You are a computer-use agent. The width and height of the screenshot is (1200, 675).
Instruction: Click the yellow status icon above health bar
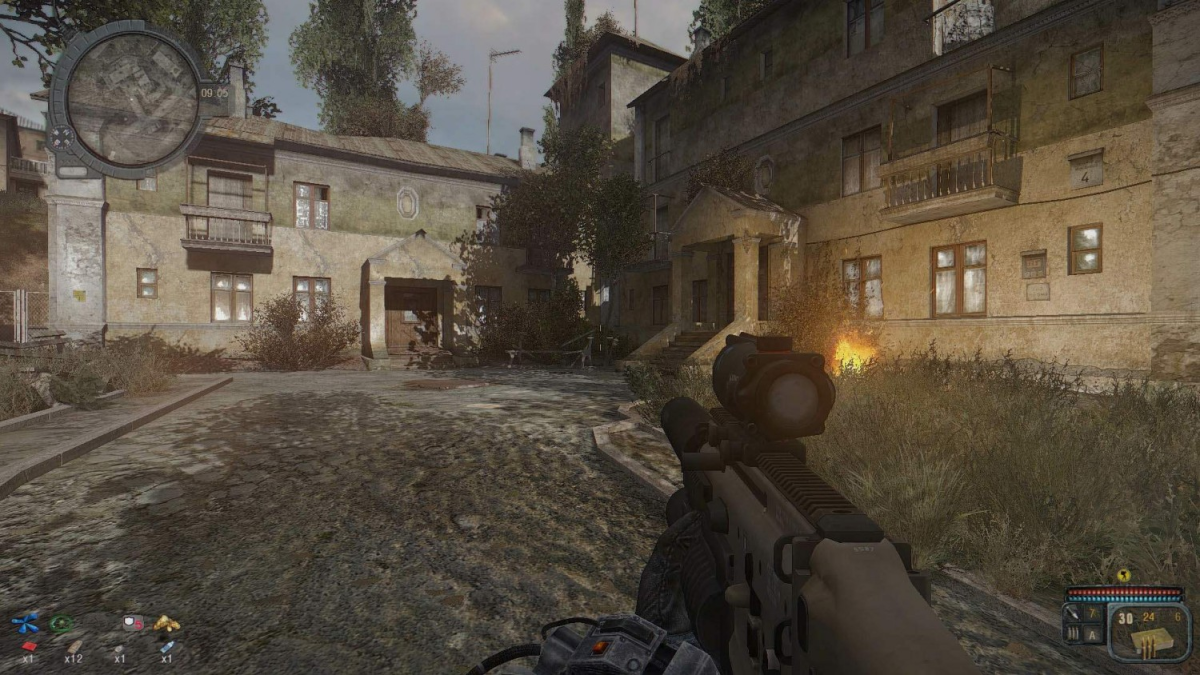coord(1123,576)
